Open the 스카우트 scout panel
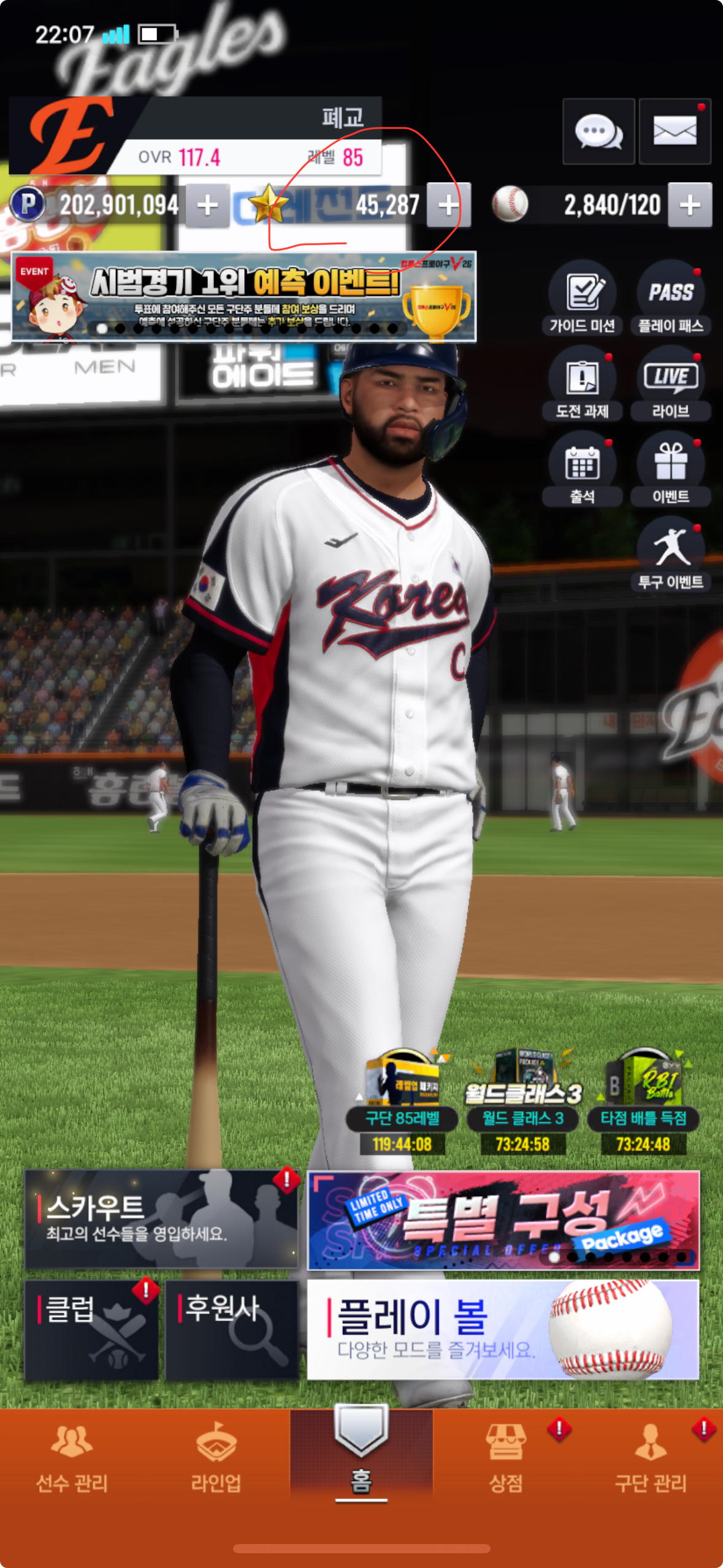 [161, 1218]
